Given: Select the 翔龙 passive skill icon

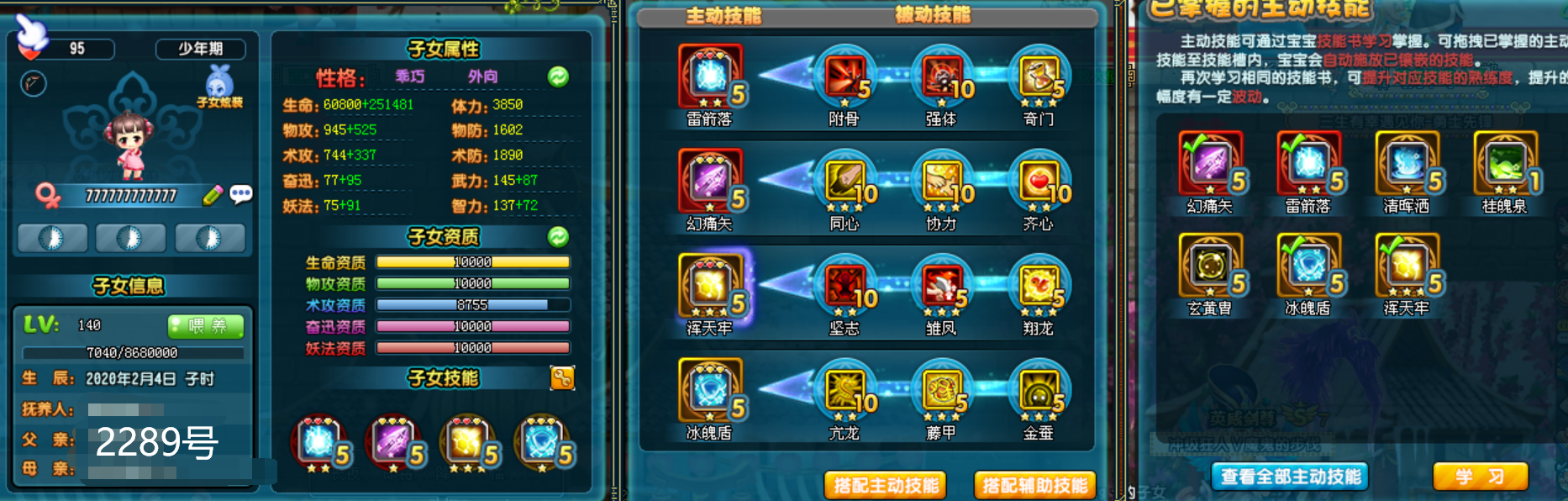Looking at the screenshot, I should (1039, 287).
